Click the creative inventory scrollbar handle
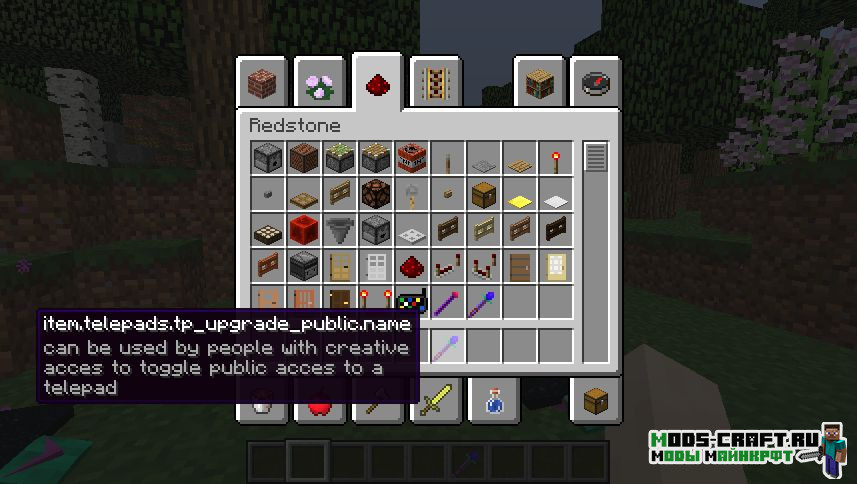This screenshot has height=484, width=857. [597, 158]
